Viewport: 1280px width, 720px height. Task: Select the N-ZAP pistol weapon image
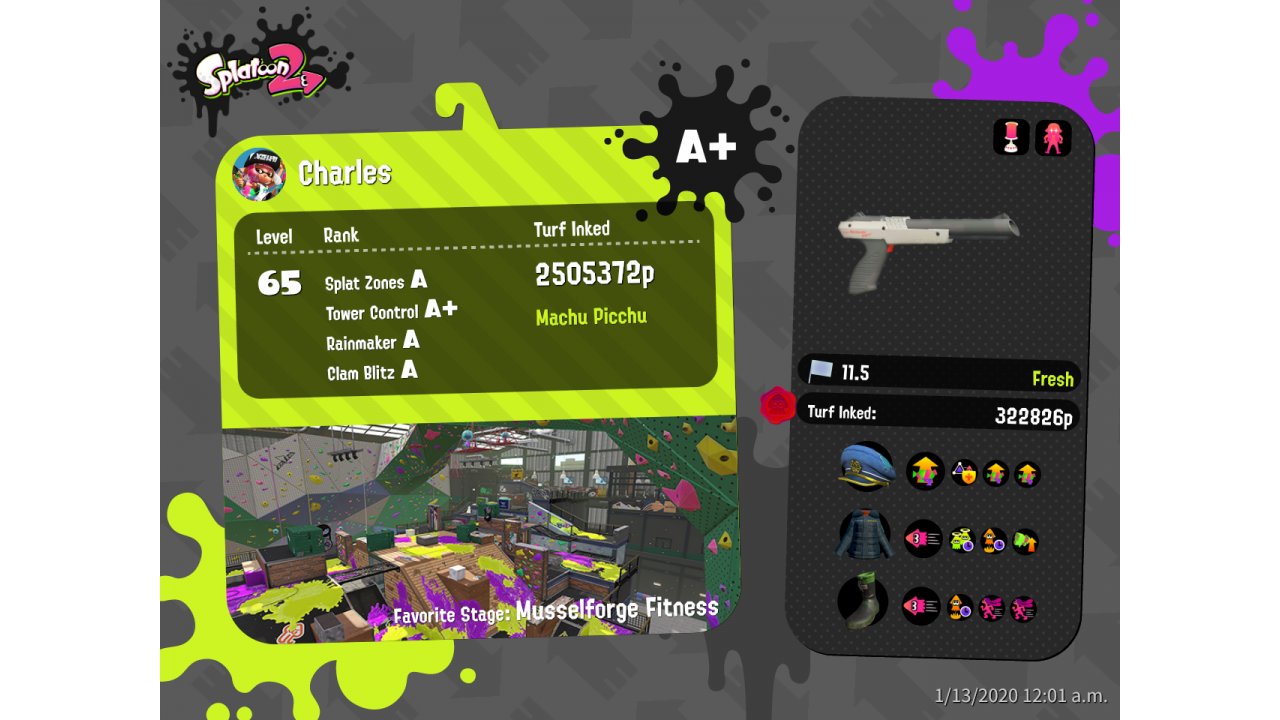point(927,248)
